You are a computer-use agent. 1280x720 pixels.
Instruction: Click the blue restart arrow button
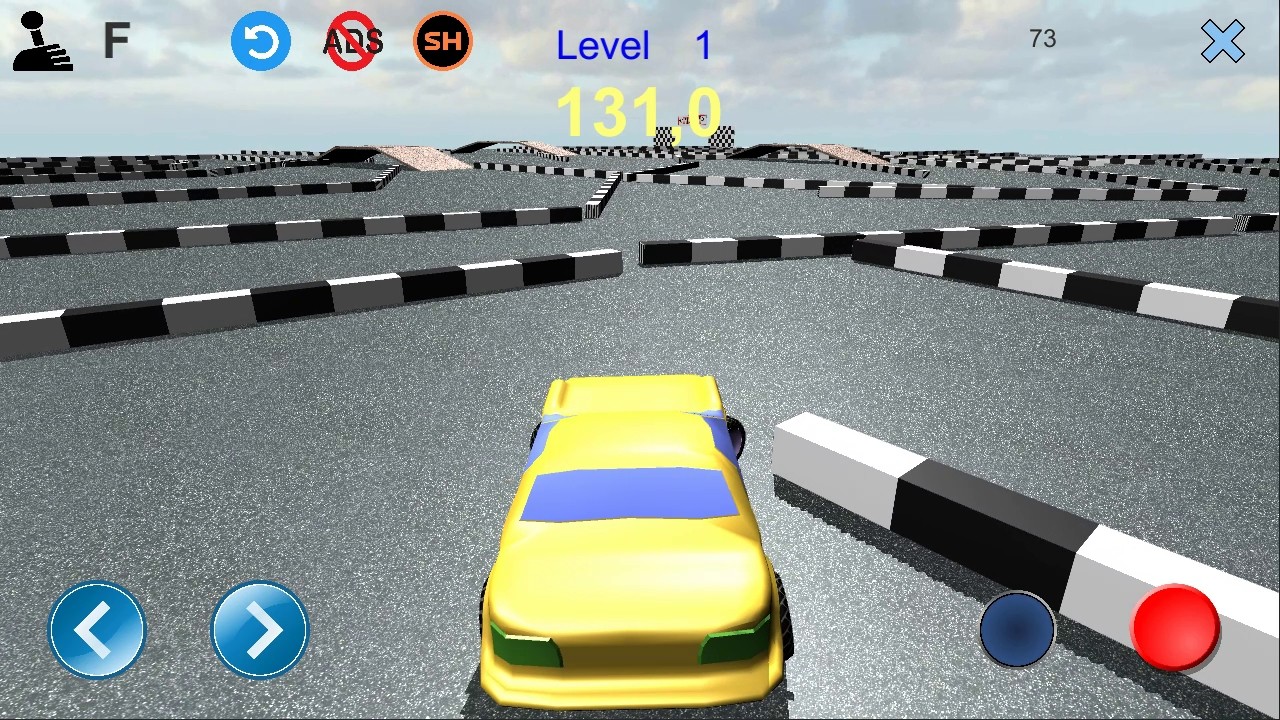261,42
